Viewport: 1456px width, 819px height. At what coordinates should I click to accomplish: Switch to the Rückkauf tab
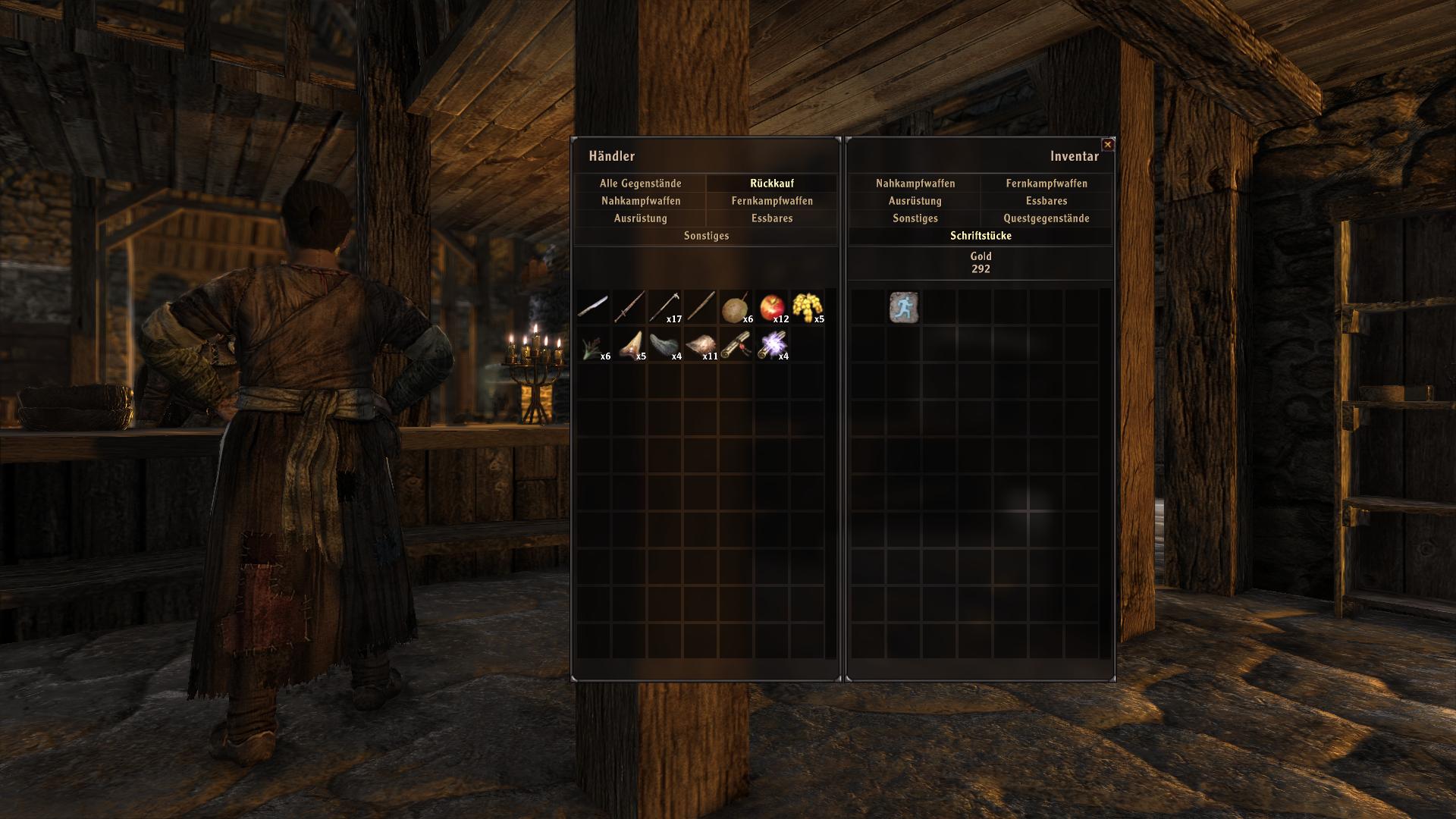click(x=771, y=184)
